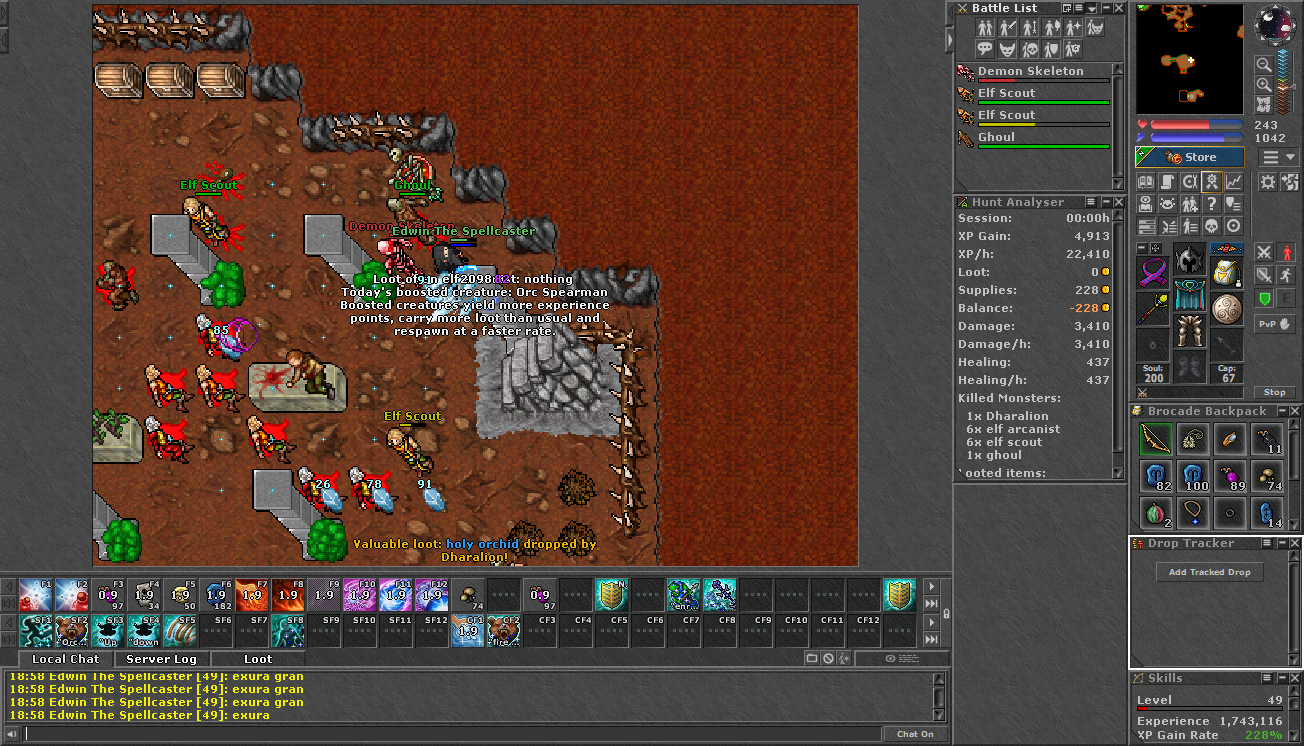Viewport: 1304px width, 746px height.
Task: Open the Drop Tracker options menu icon
Action: click(1268, 542)
